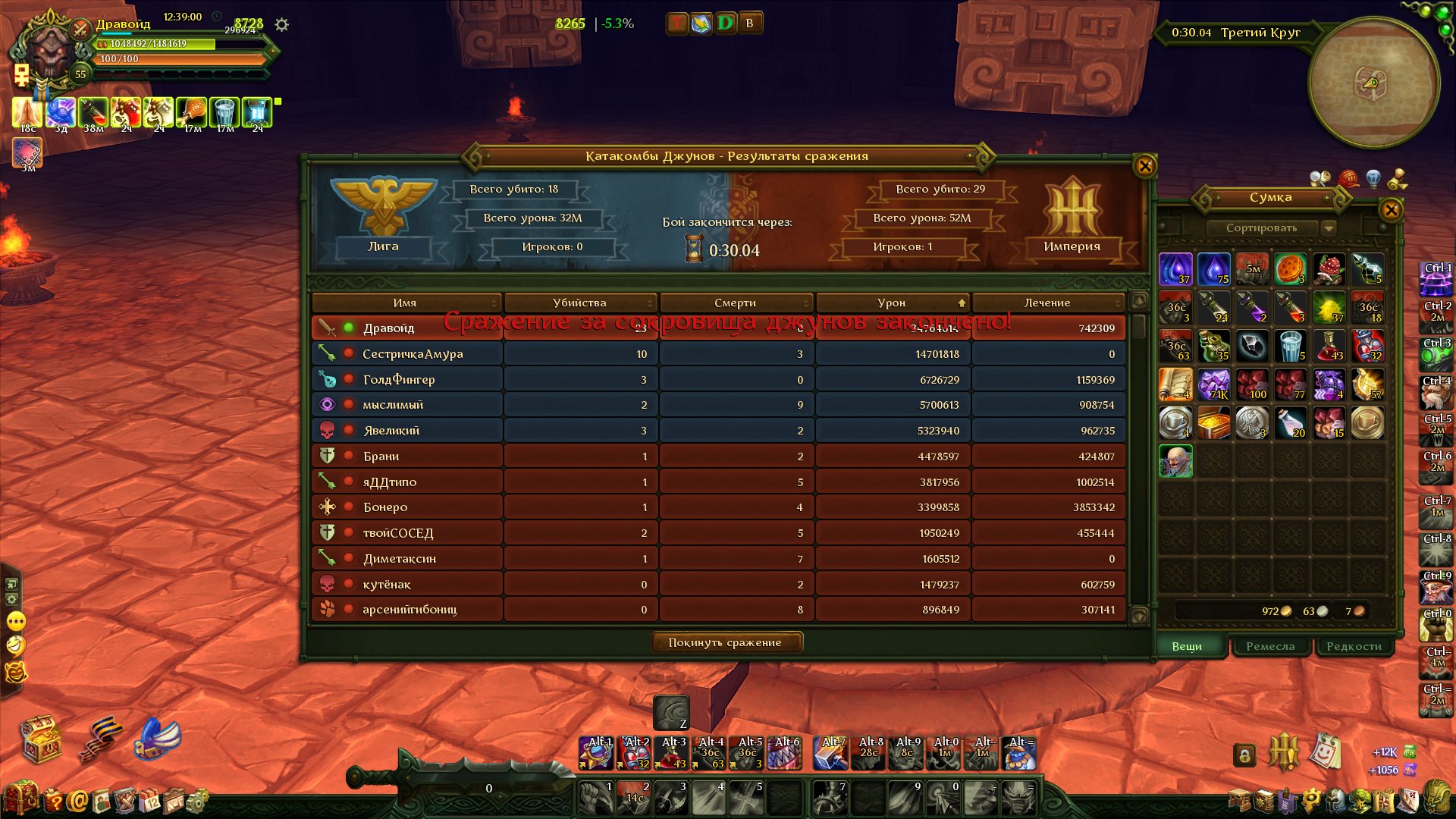Sort scoreboard by Убийства column
This screenshot has width=1456, height=819.
(x=579, y=303)
